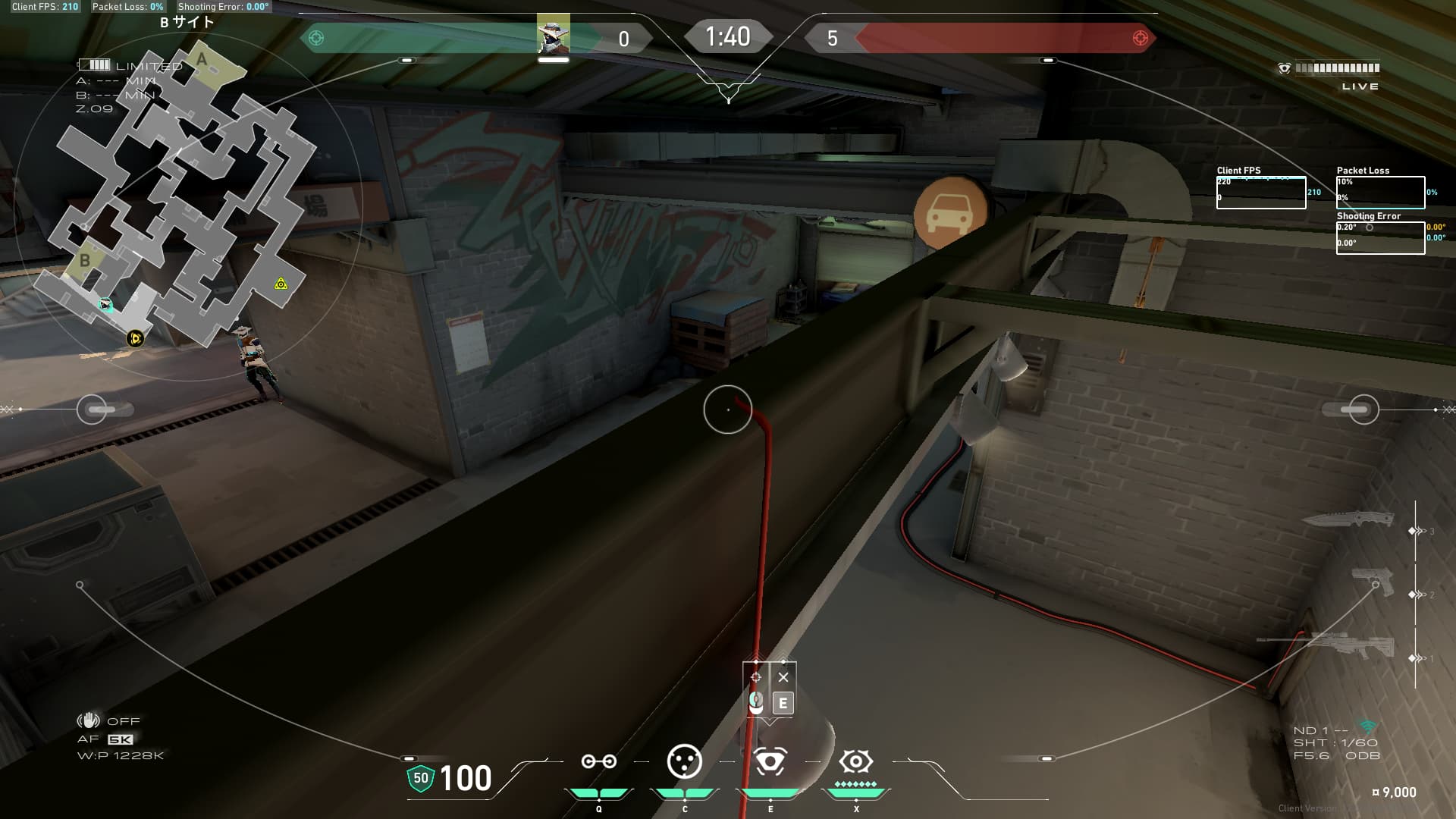Activate the Neural Theft ultimate eye icon
The height and width of the screenshot is (819, 1456).
[x=855, y=761]
